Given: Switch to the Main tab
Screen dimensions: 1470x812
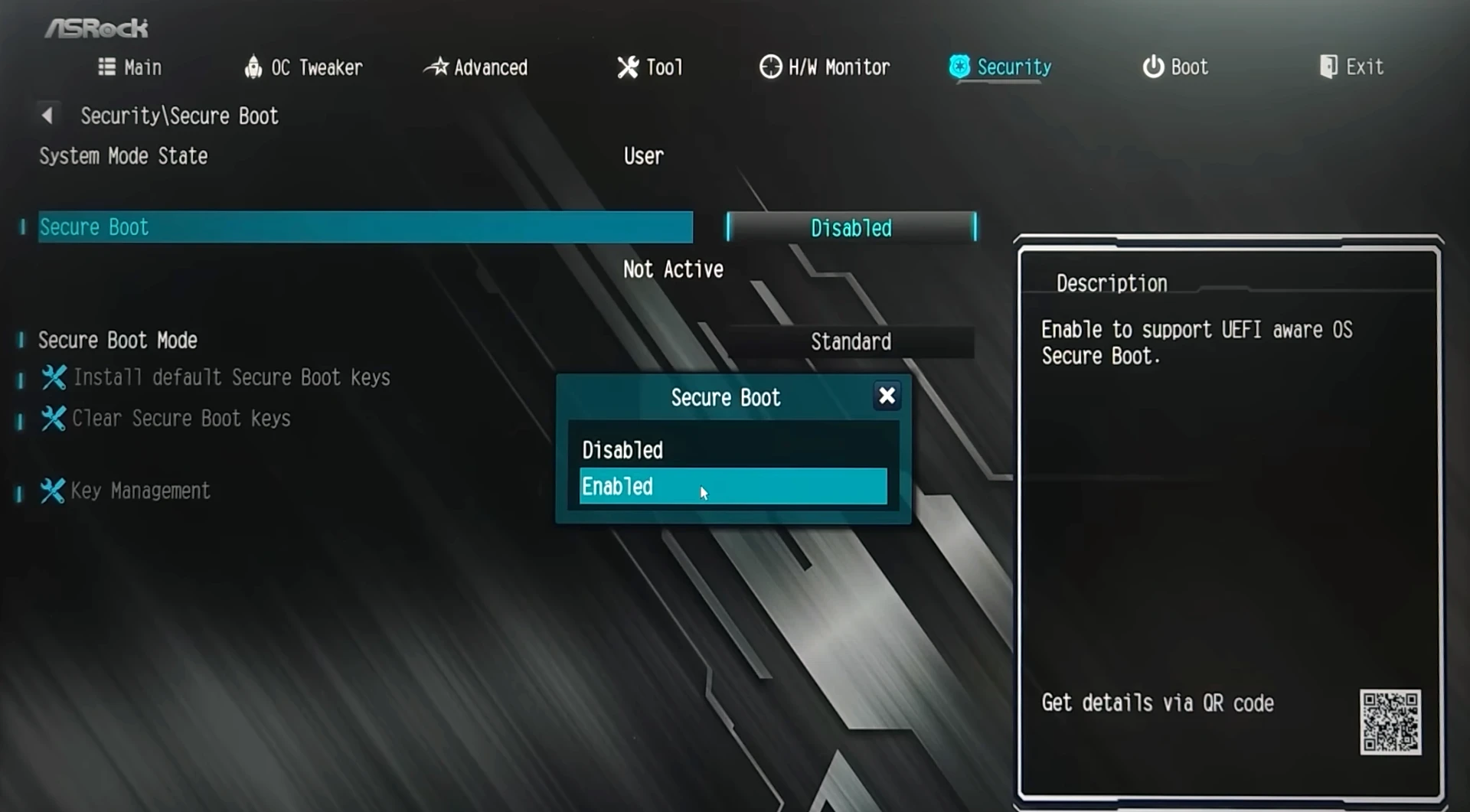Looking at the screenshot, I should pos(131,67).
